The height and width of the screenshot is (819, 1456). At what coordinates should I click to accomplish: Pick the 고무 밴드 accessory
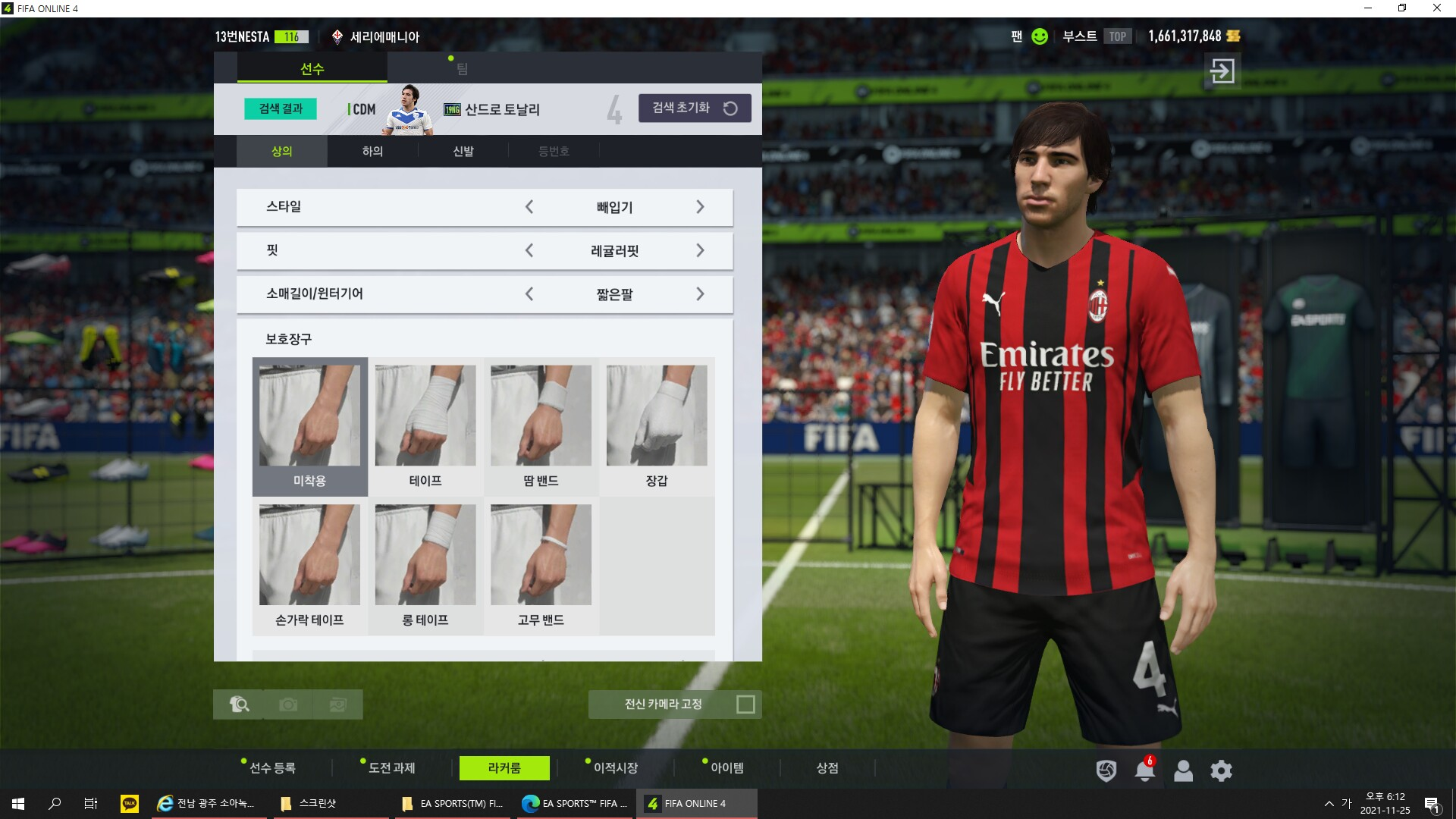click(541, 566)
